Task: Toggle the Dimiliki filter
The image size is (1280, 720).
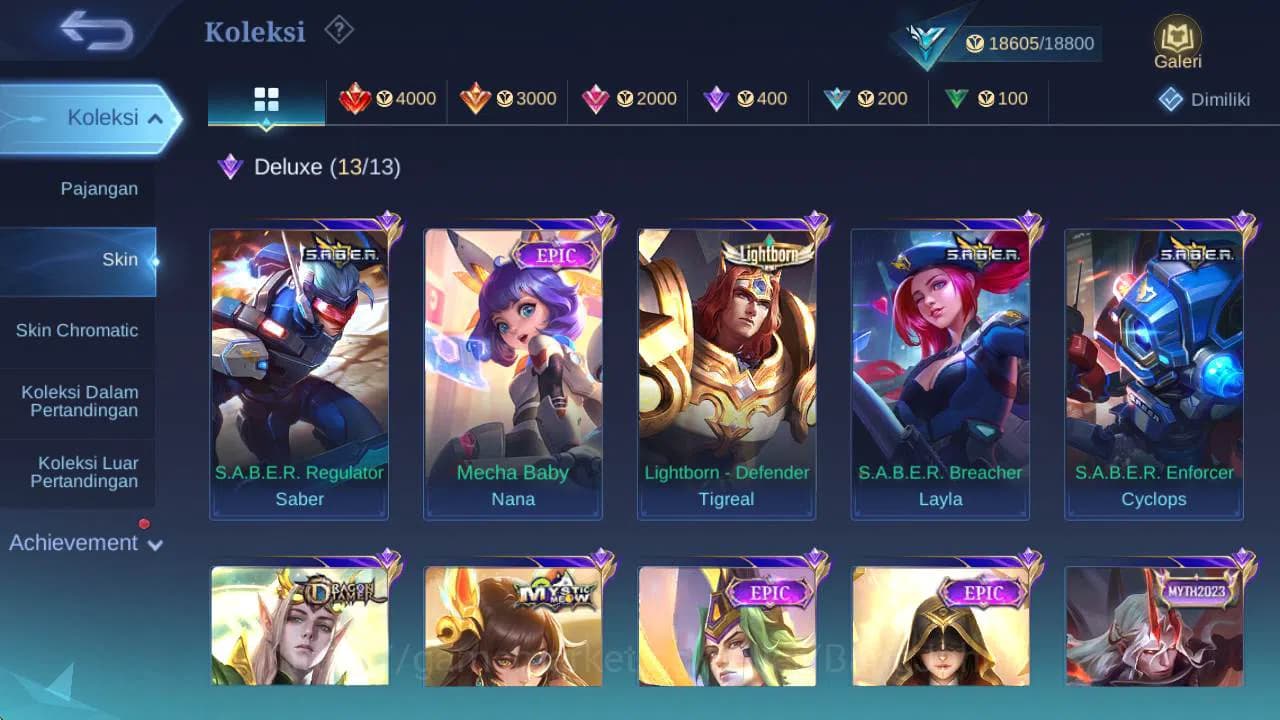Action: [x=1202, y=99]
